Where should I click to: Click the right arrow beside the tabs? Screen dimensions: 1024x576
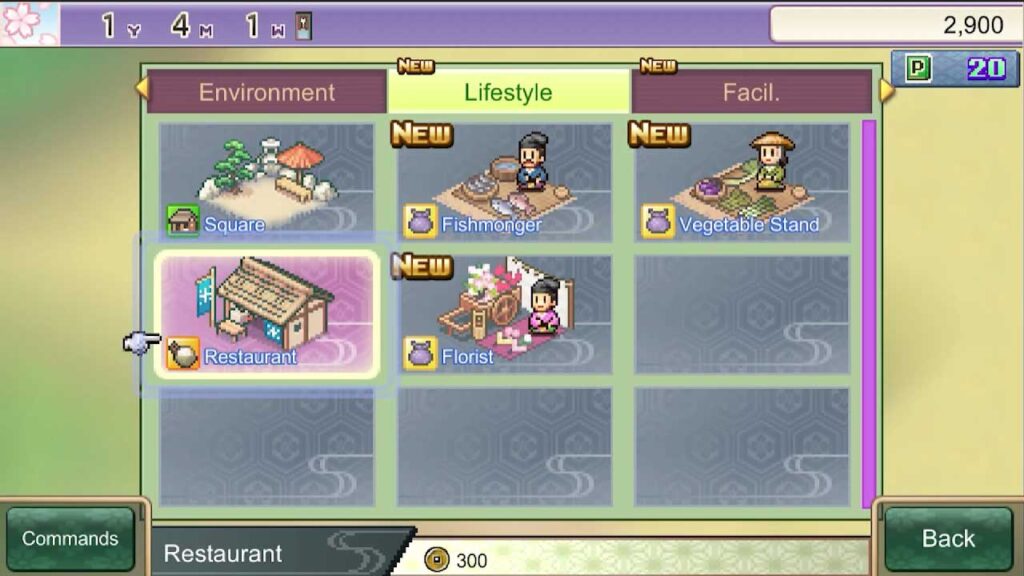tap(885, 90)
